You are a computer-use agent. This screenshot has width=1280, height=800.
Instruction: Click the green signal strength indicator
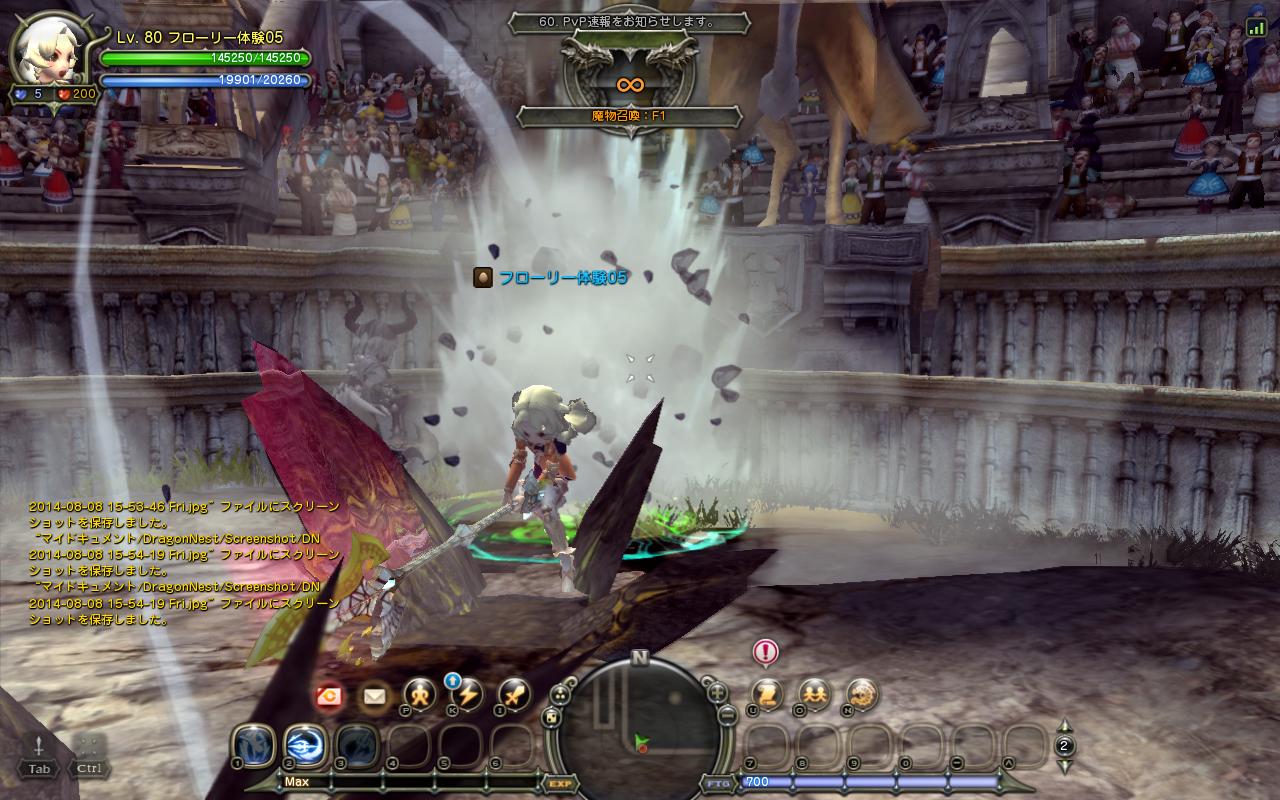(x=1256, y=29)
